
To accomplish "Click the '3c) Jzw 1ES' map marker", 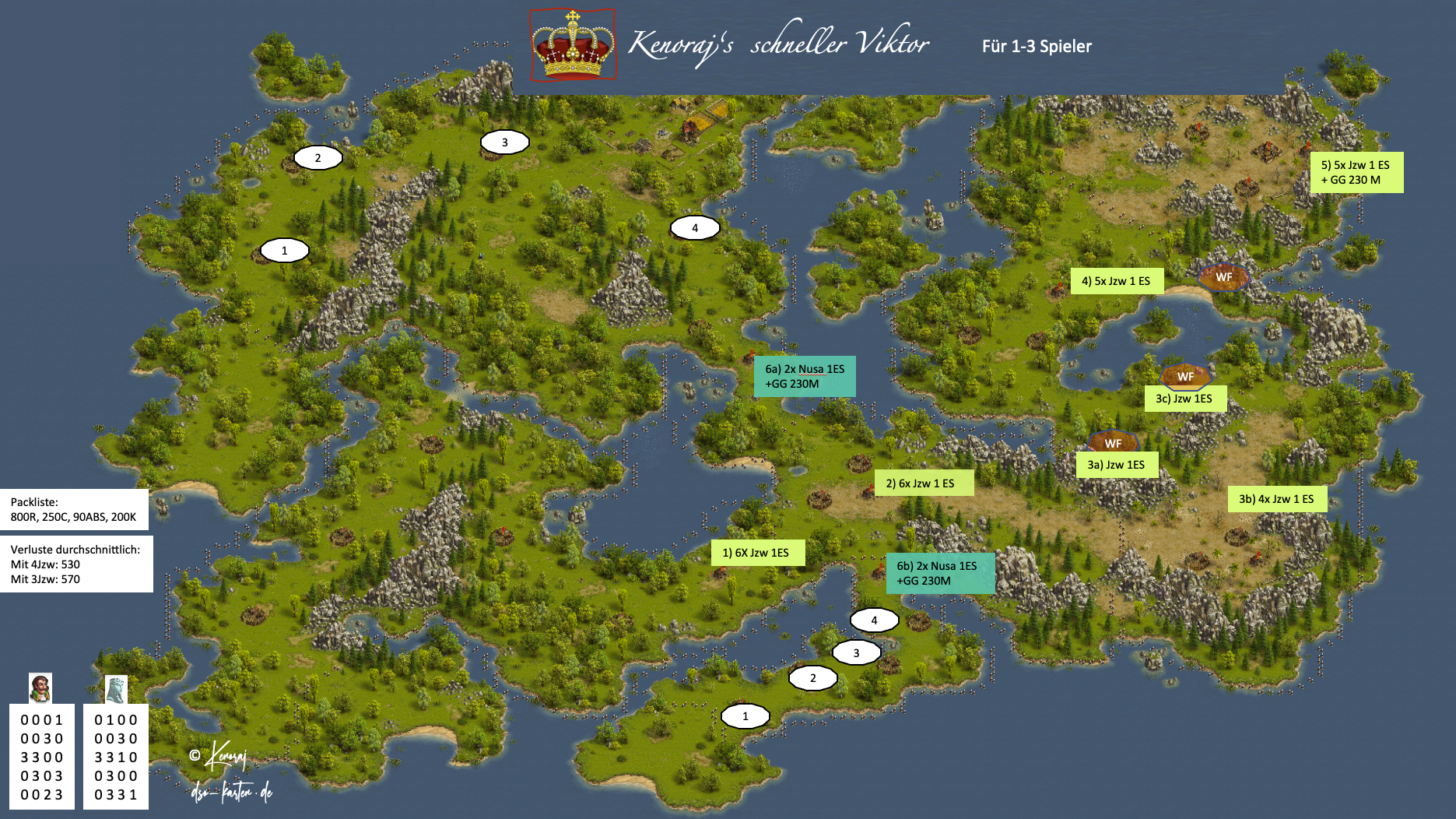I will click(1184, 399).
